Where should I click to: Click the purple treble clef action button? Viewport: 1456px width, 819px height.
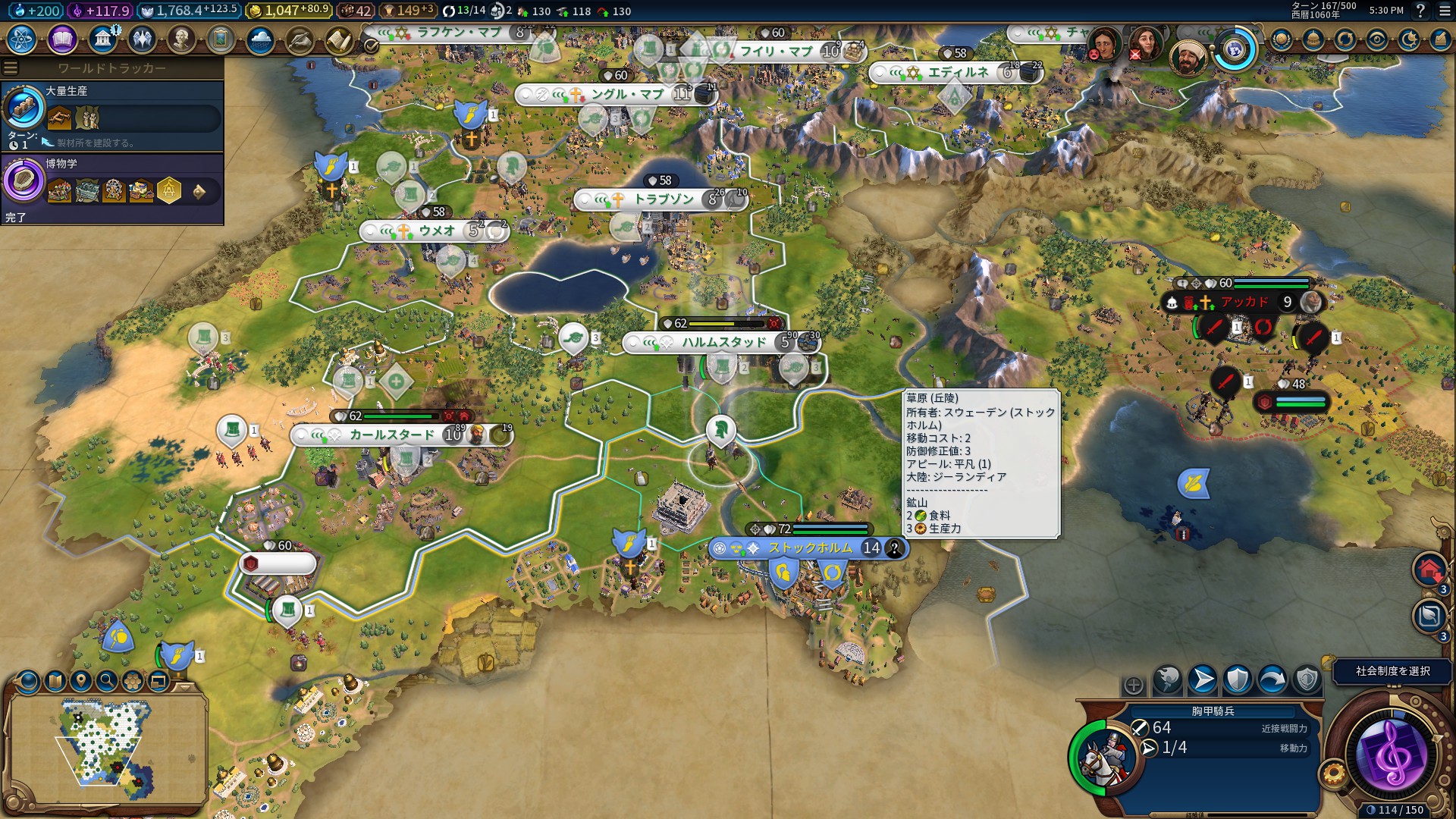click(1392, 753)
